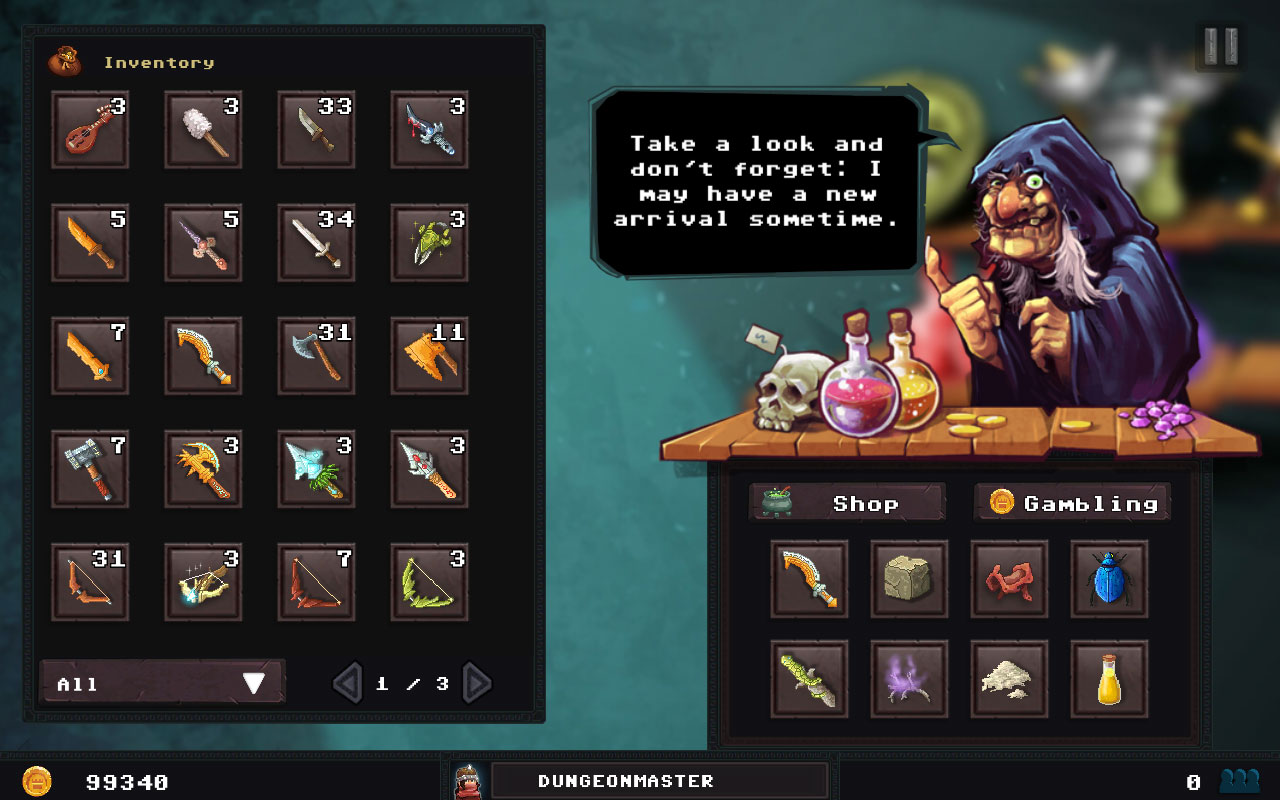Open the All filter dropdown
1280x800 pixels.
(x=162, y=683)
